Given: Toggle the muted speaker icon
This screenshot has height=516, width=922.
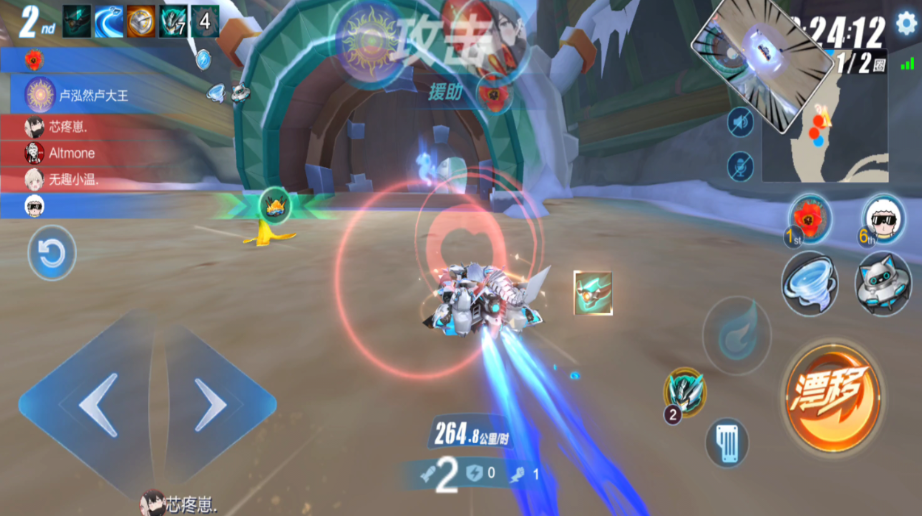Looking at the screenshot, I should tap(740, 123).
